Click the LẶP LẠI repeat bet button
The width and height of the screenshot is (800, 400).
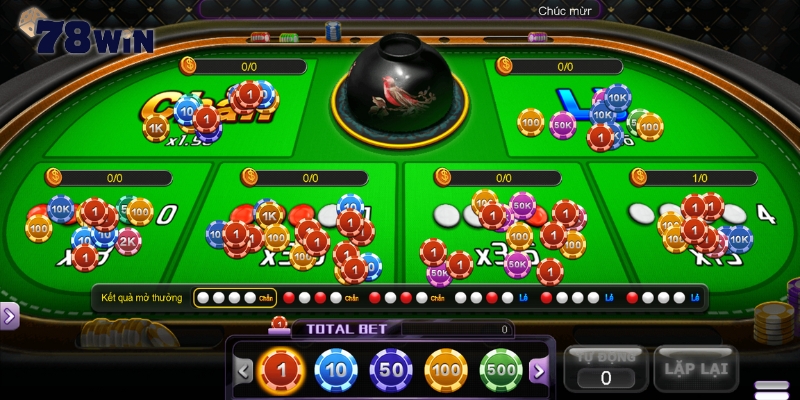695,368
